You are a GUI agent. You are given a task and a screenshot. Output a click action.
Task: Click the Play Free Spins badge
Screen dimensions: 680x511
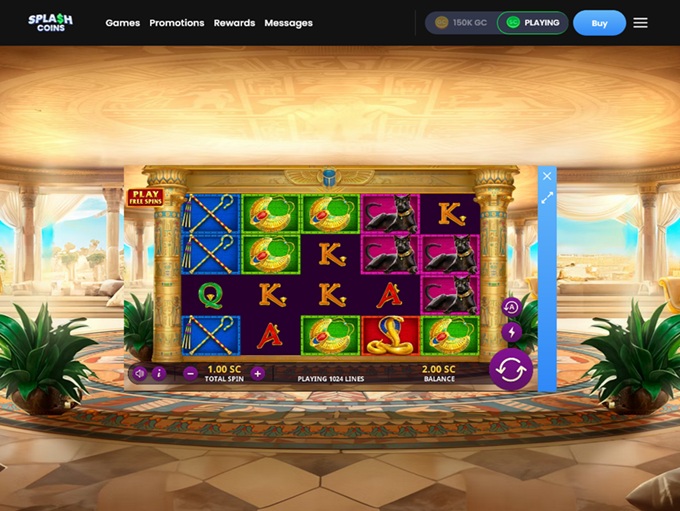(146, 197)
